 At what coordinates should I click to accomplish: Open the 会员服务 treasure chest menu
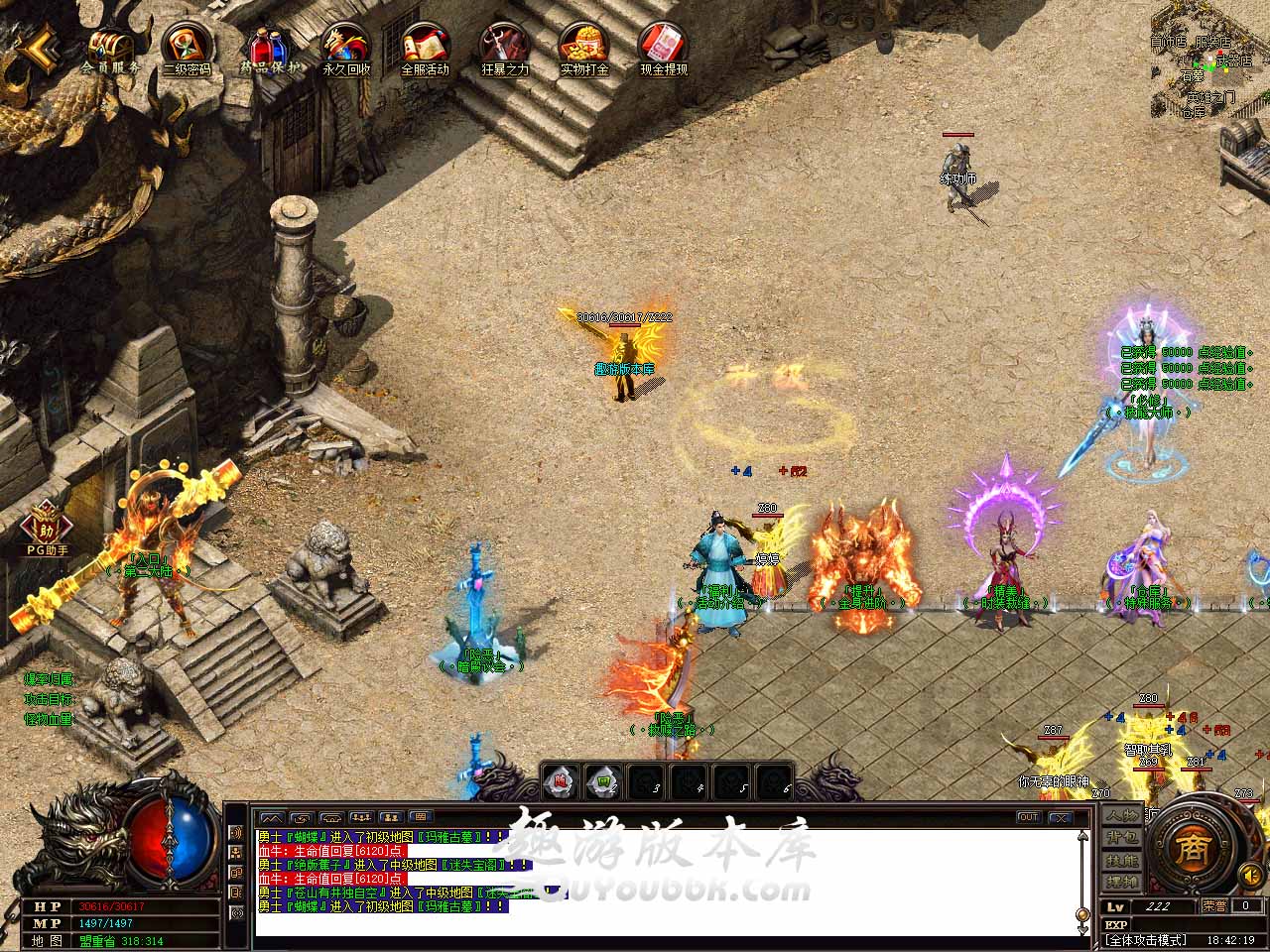(x=110, y=47)
